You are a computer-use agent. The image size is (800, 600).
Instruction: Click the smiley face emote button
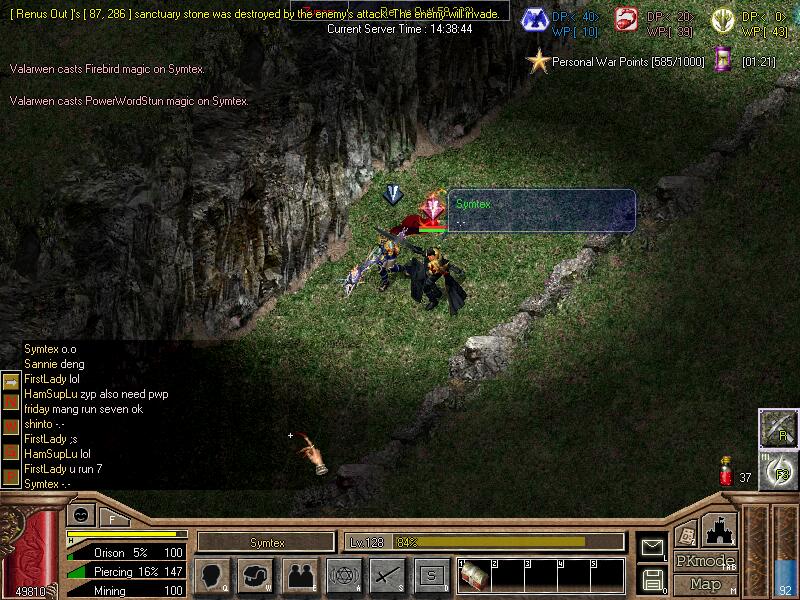coord(79,516)
